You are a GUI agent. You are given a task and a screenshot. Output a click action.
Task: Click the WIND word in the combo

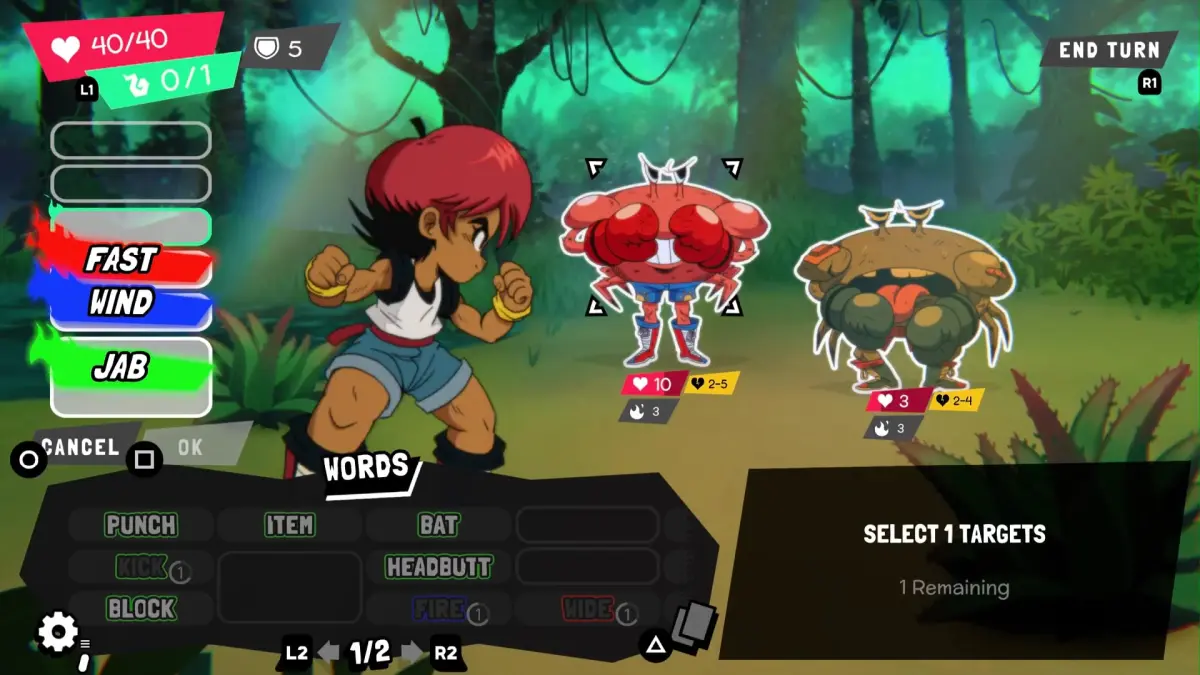pyautogui.click(x=122, y=303)
